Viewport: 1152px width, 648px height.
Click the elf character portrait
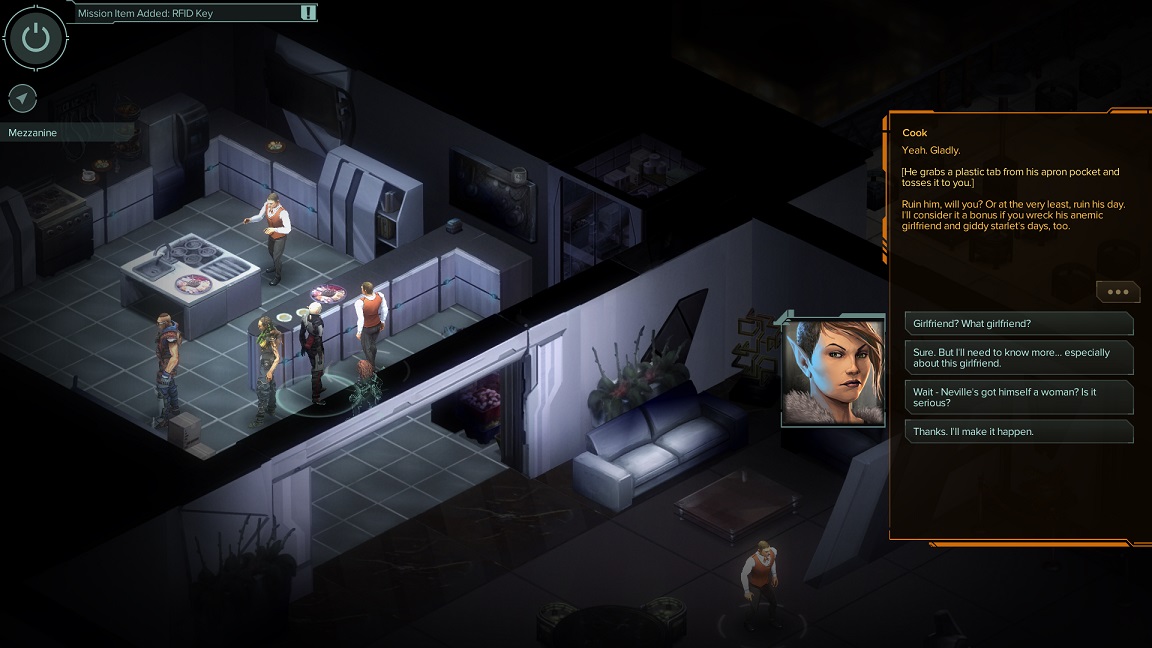[x=833, y=371]
